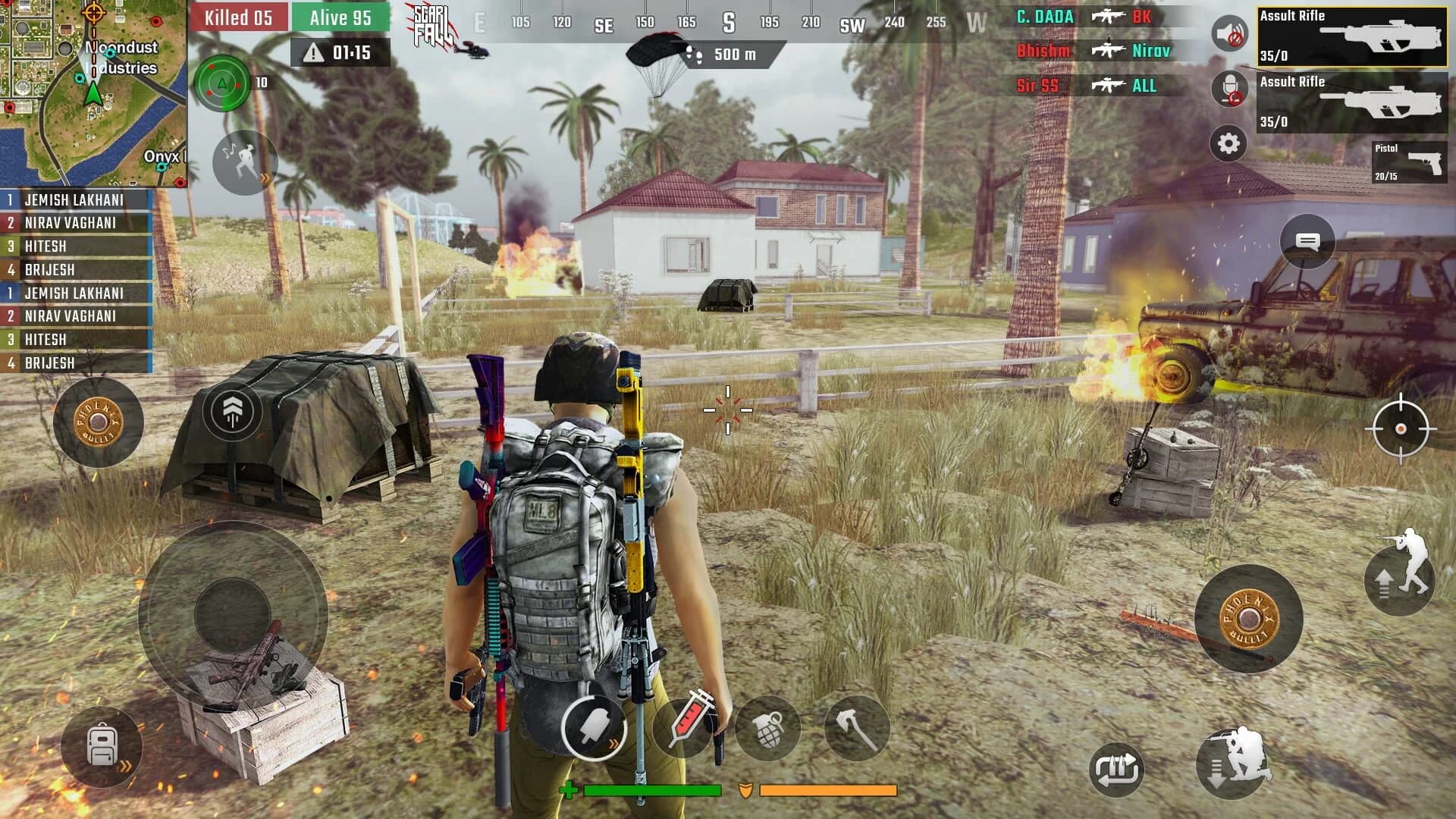1456x819 pixels.
Task: Open the settings gear
Action: tap(1226, 143)
